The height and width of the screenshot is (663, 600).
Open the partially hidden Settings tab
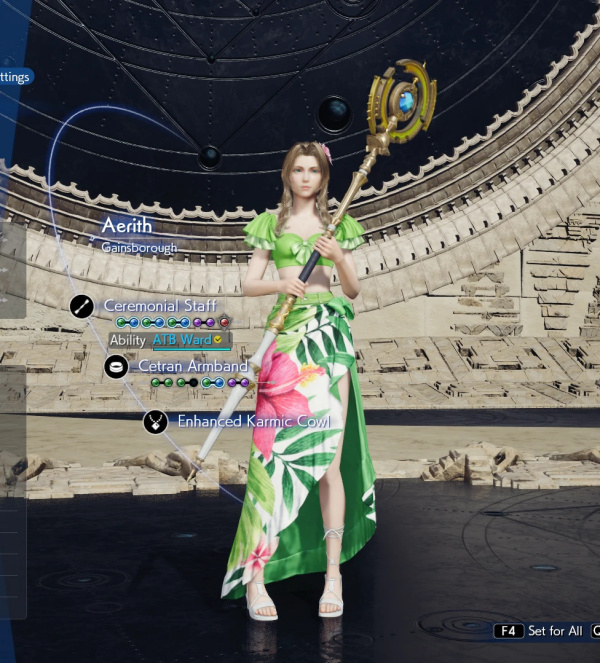coord(15,76)
